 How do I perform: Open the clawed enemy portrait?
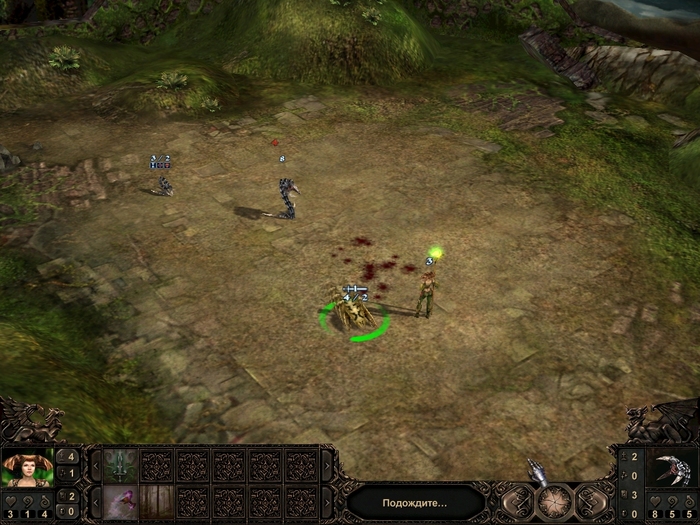click(672, 467)
